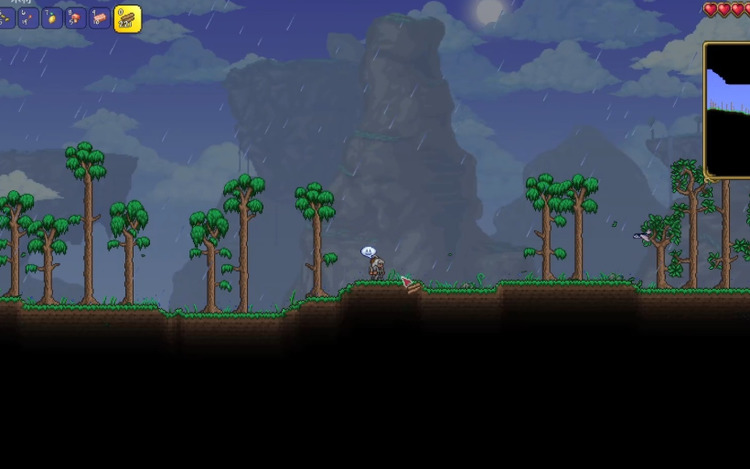Select the lemon item in the hotbar
Screen dimensions: 750x469
point(52,18)
